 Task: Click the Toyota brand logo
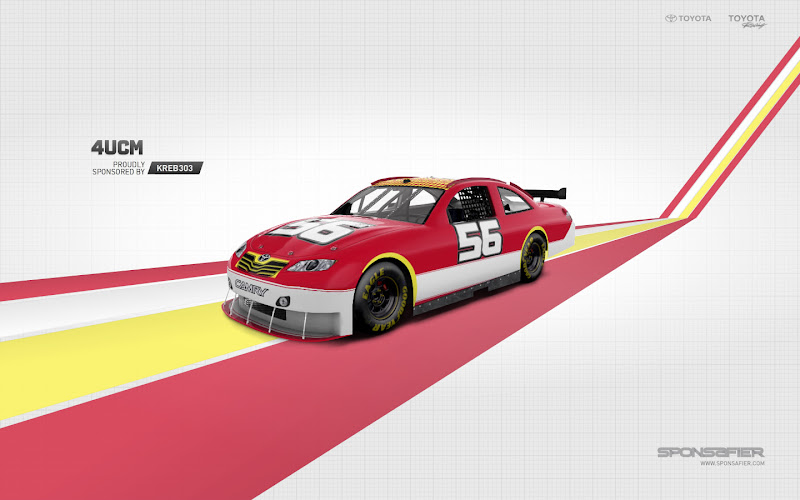coord(688,18)
